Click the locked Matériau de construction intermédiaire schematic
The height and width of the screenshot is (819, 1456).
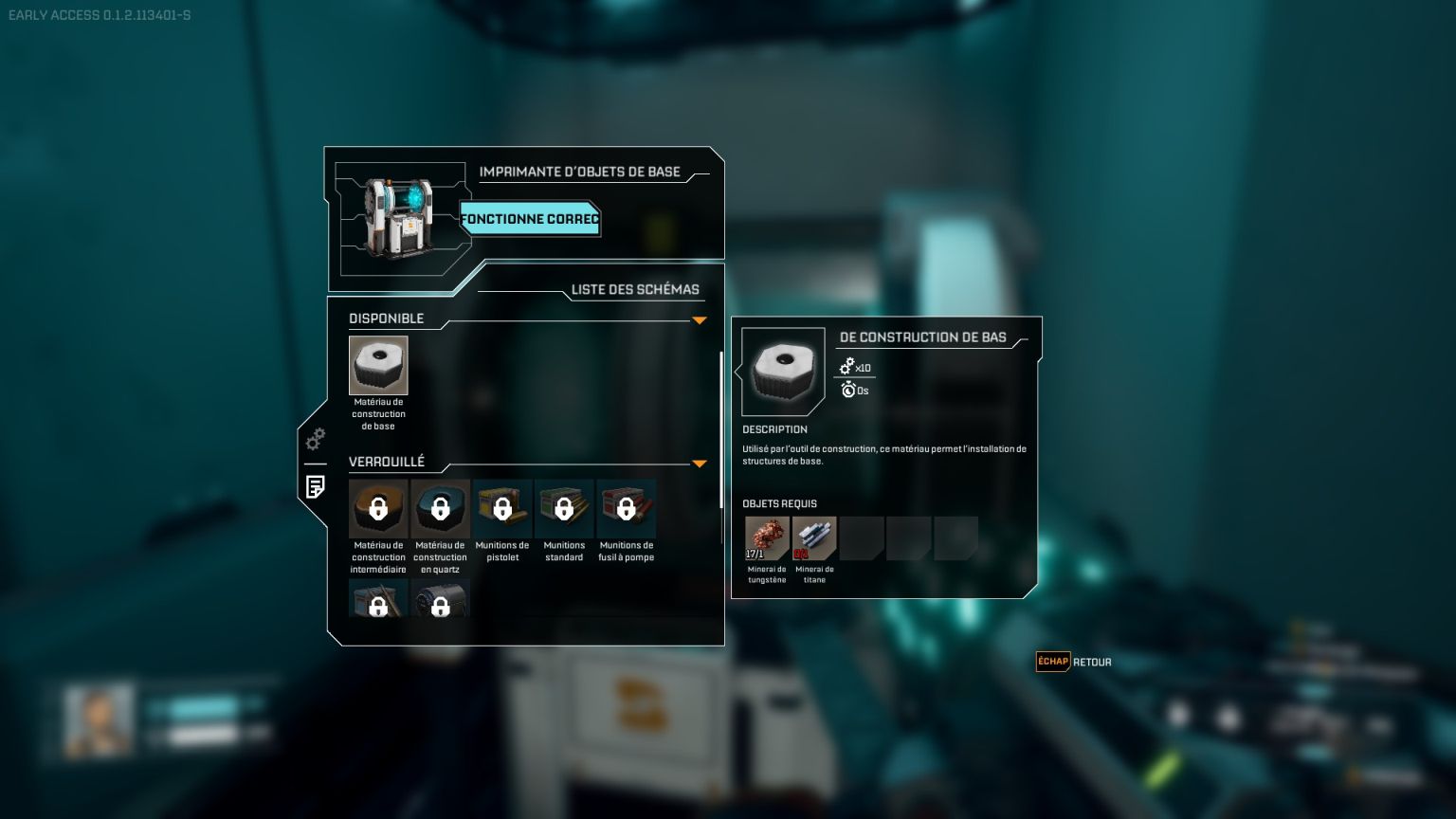click(x=378, y=509)
